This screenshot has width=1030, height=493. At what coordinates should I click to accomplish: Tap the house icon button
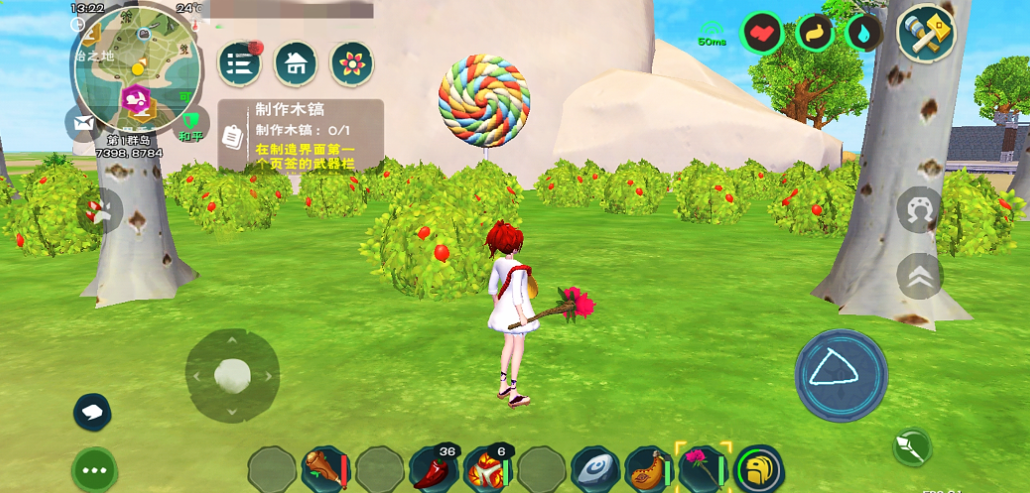pos(296,64)
